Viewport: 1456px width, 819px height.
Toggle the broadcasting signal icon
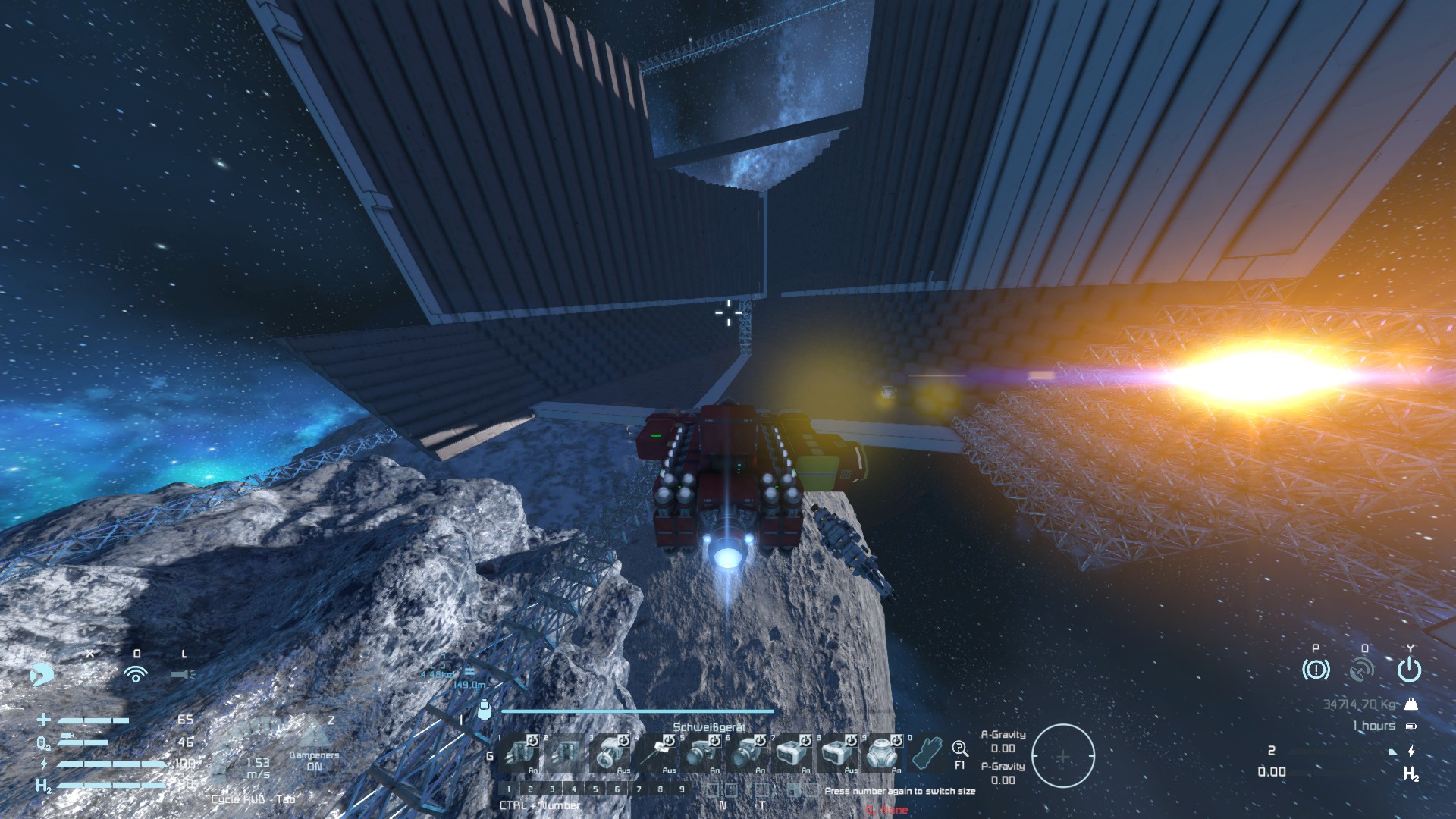coord(136,673)
